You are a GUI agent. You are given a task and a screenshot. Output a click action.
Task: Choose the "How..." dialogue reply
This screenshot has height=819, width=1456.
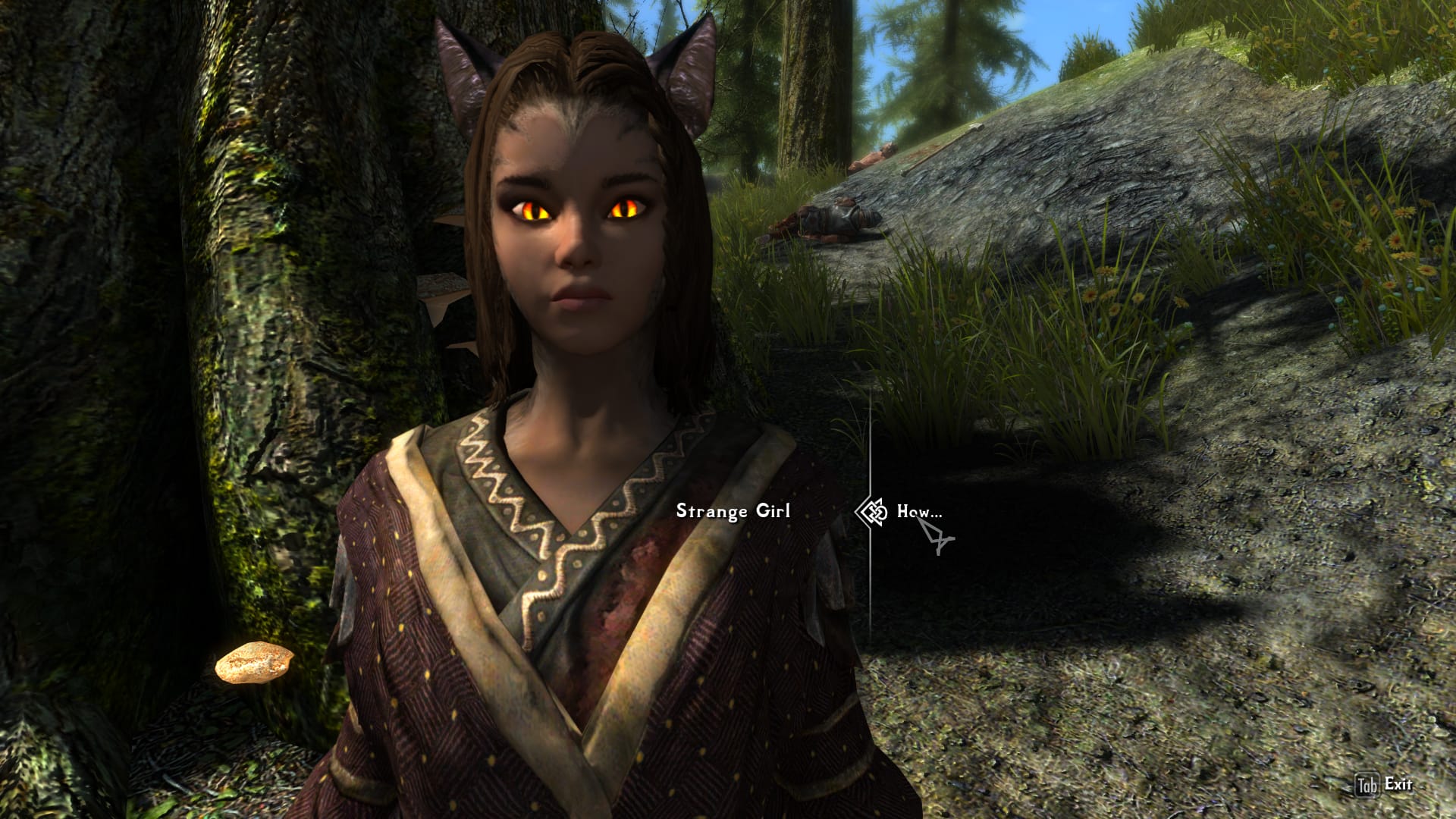click(919, 511)
